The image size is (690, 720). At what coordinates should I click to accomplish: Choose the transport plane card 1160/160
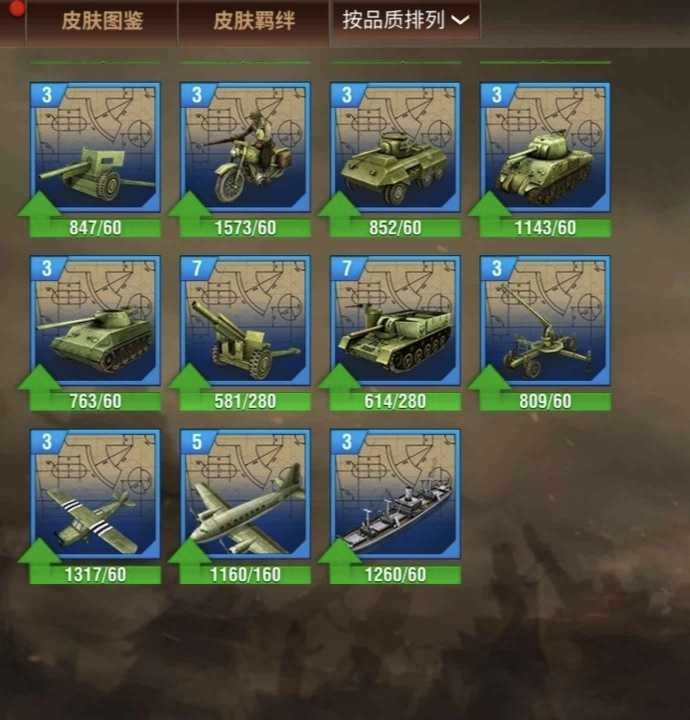[x=245, y=497]
